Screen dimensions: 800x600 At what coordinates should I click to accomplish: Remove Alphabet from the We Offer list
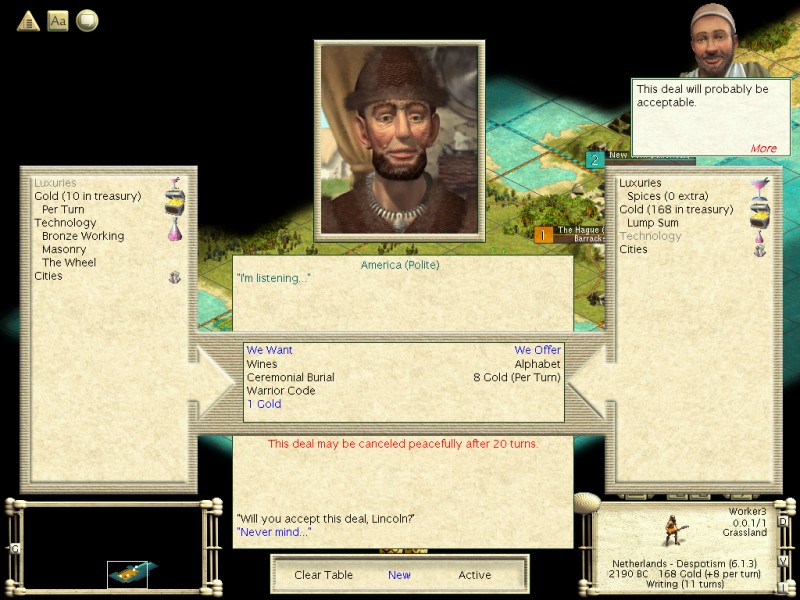[538, 364]
